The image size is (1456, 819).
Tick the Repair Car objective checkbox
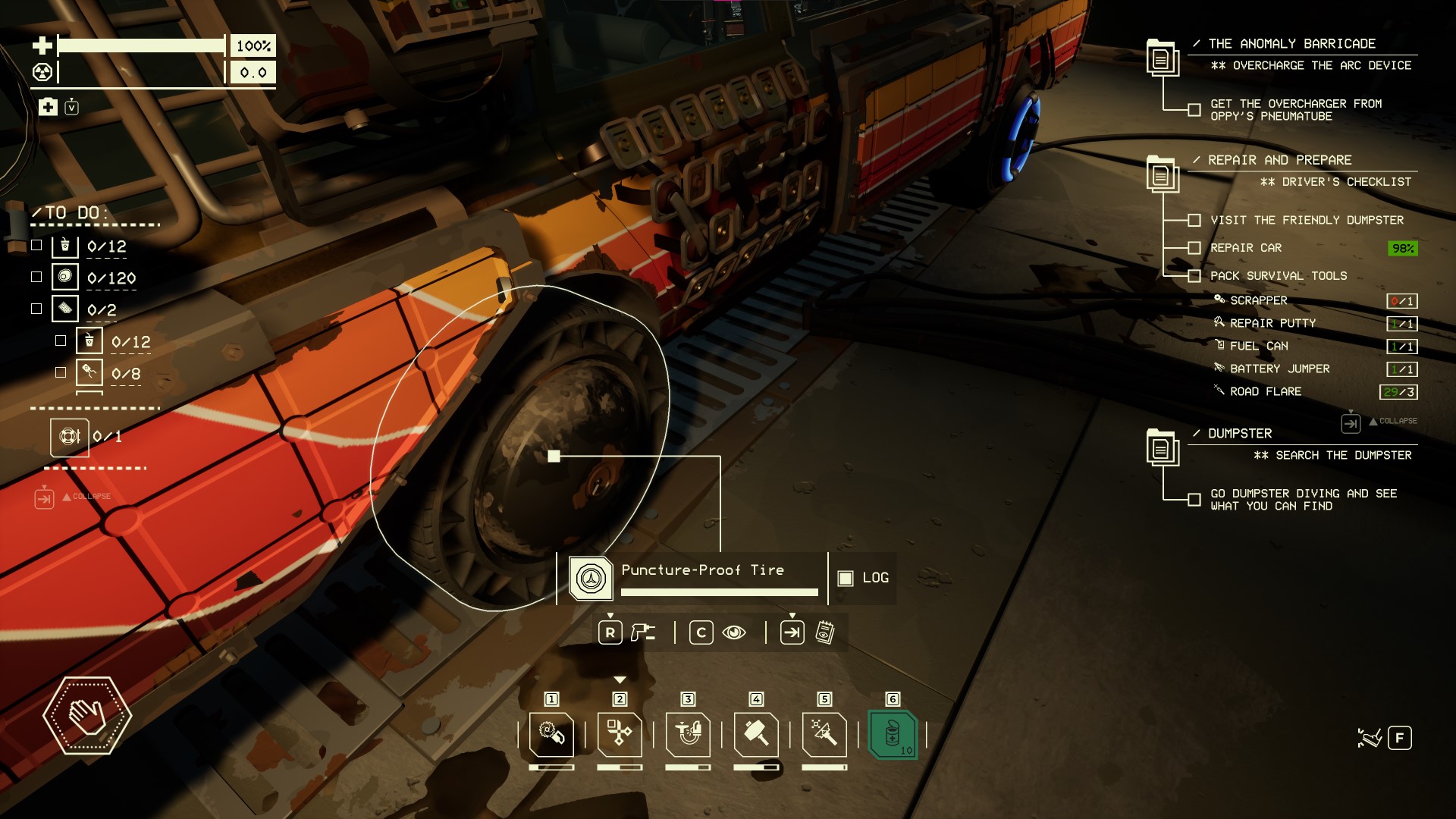[x=1194, y=248]
